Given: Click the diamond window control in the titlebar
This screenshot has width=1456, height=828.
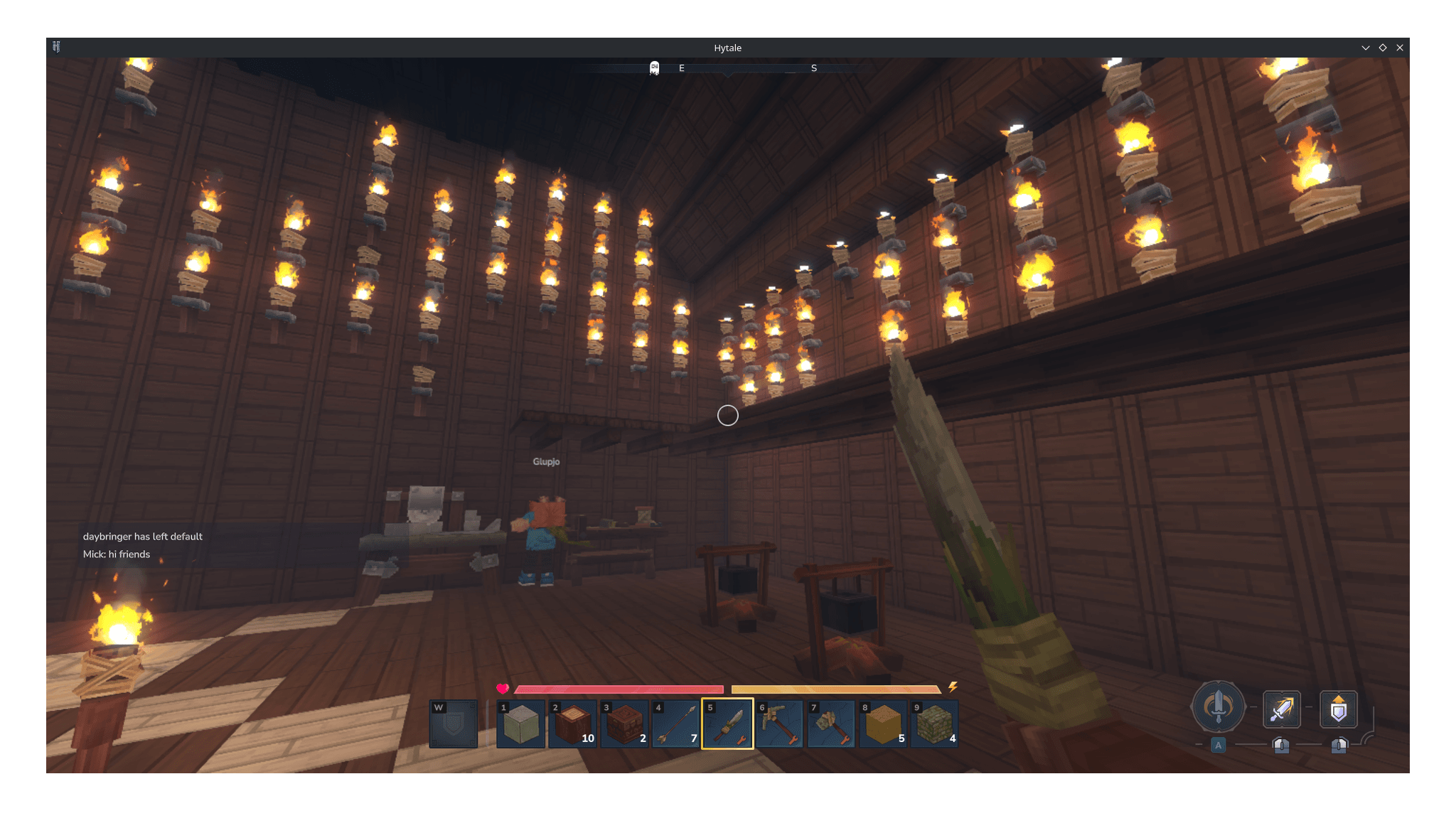Looking at the screenshot, I should point(1383,47).
